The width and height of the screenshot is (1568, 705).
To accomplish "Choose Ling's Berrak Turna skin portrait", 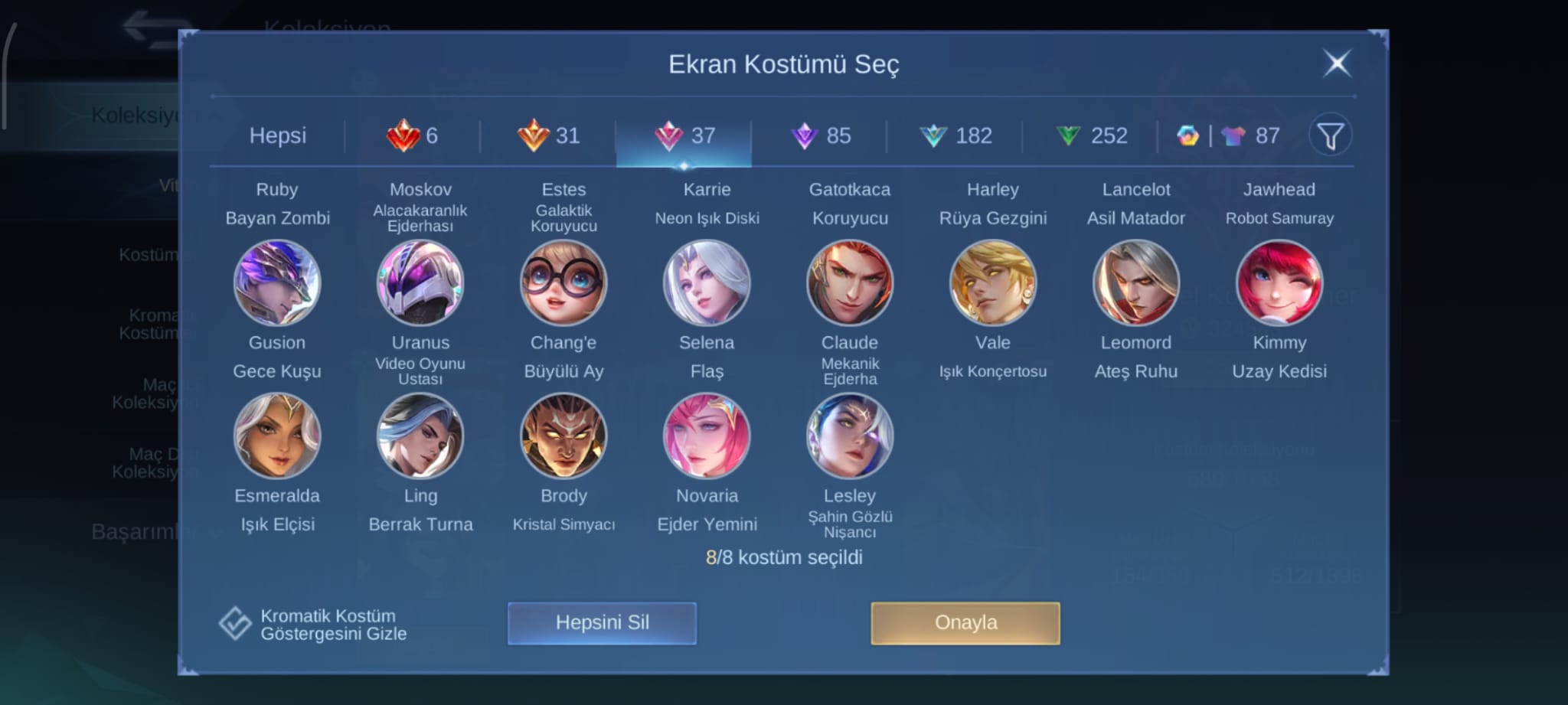I will pos(420,436).
